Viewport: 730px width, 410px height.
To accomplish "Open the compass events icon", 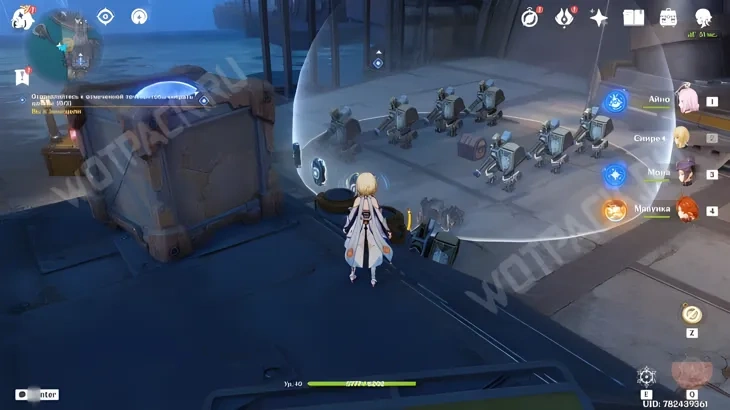I will tap(531, 17).
